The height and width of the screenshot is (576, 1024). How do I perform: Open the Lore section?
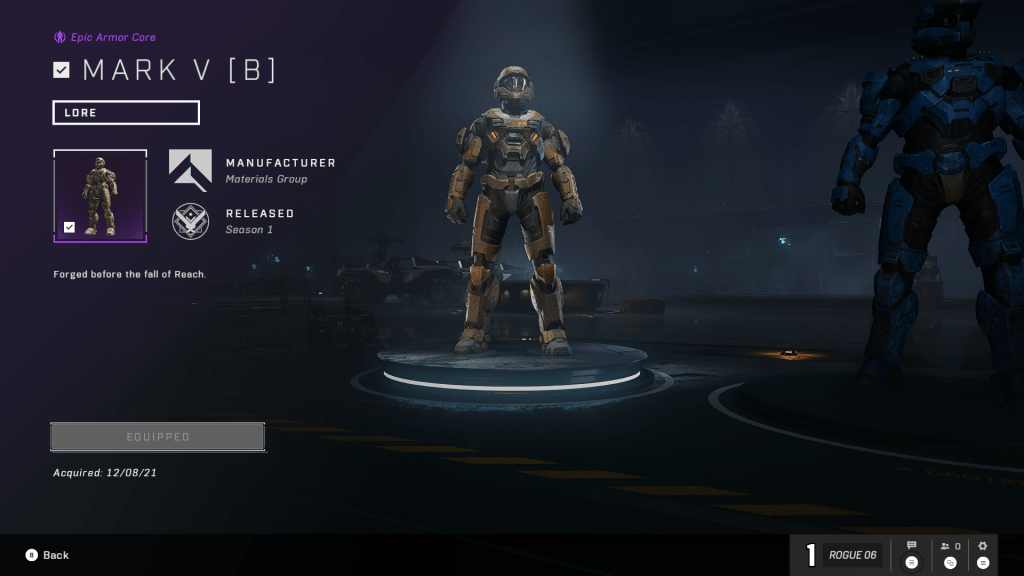(126, 112)
